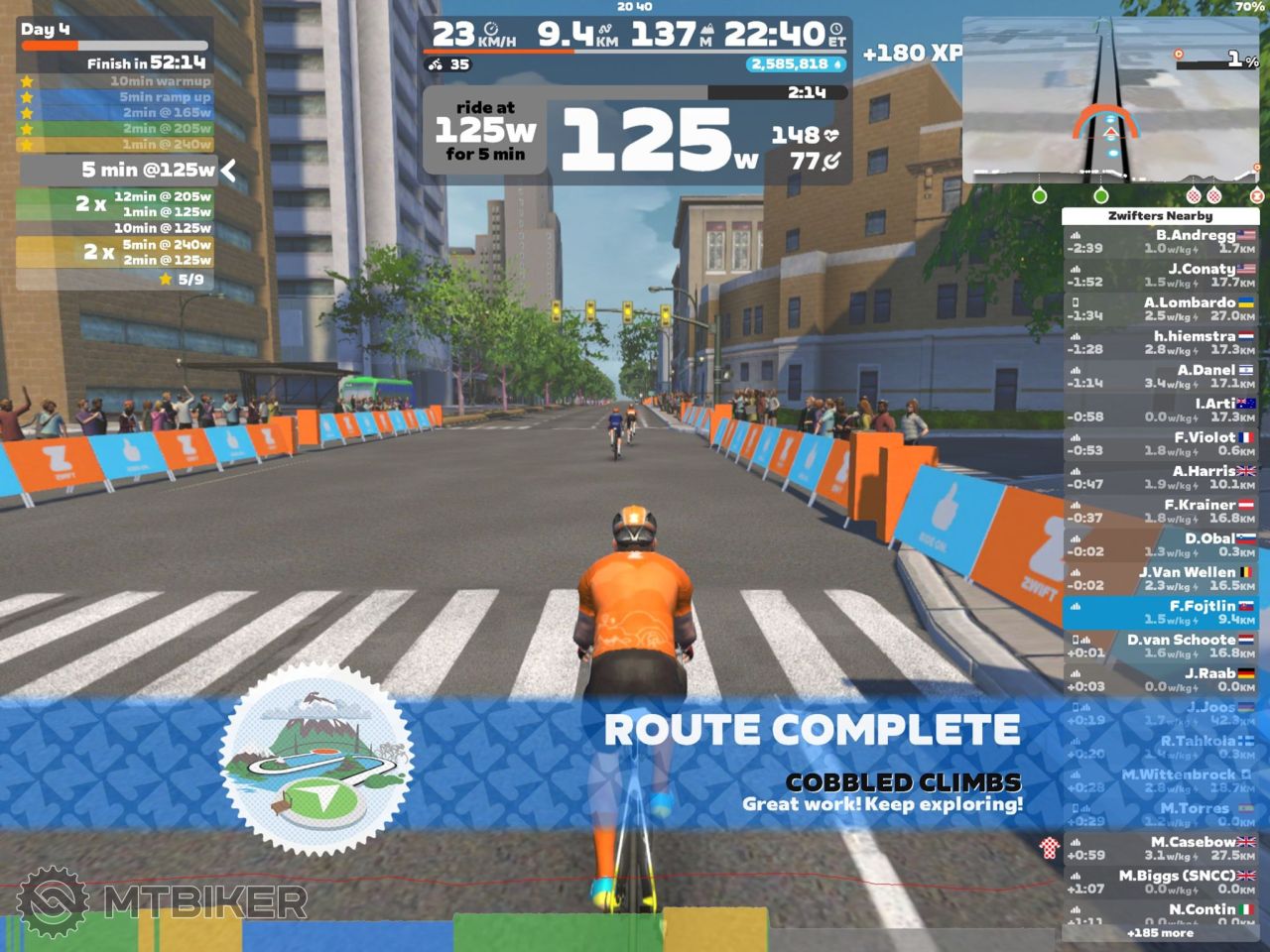The height and width of the screenshot is (952, 1270).
Task: Choose D.van Schoote from the list
Action: point(1161,647)
